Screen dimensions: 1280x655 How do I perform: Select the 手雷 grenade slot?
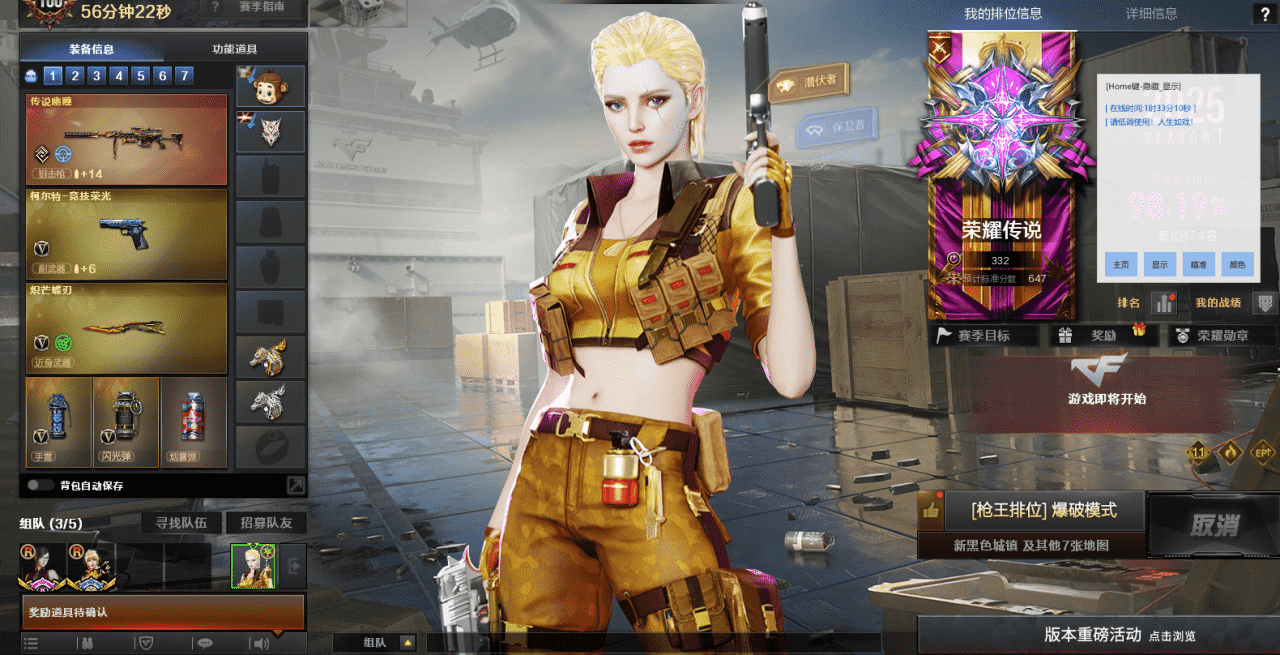pos(58,422)
